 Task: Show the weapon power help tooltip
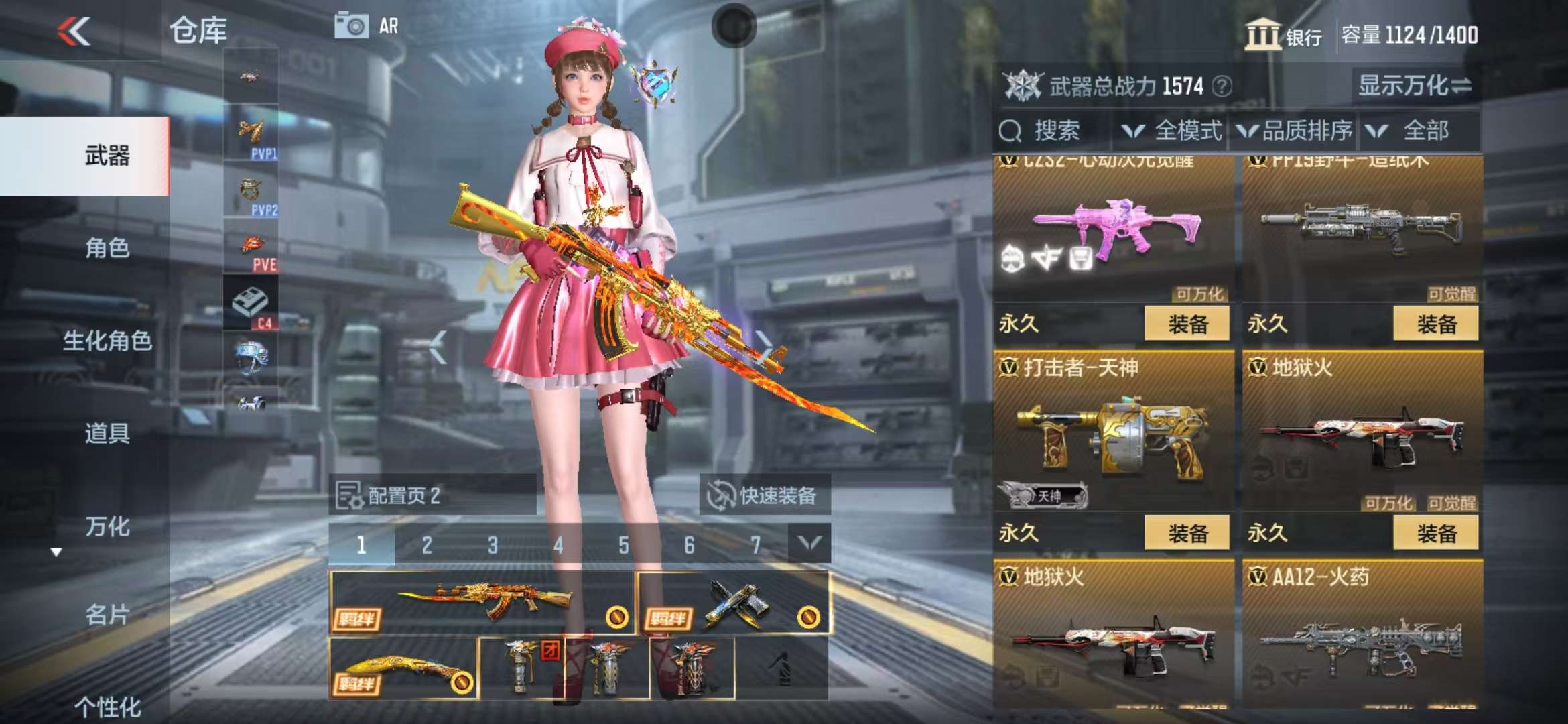tap(1222, 86)
